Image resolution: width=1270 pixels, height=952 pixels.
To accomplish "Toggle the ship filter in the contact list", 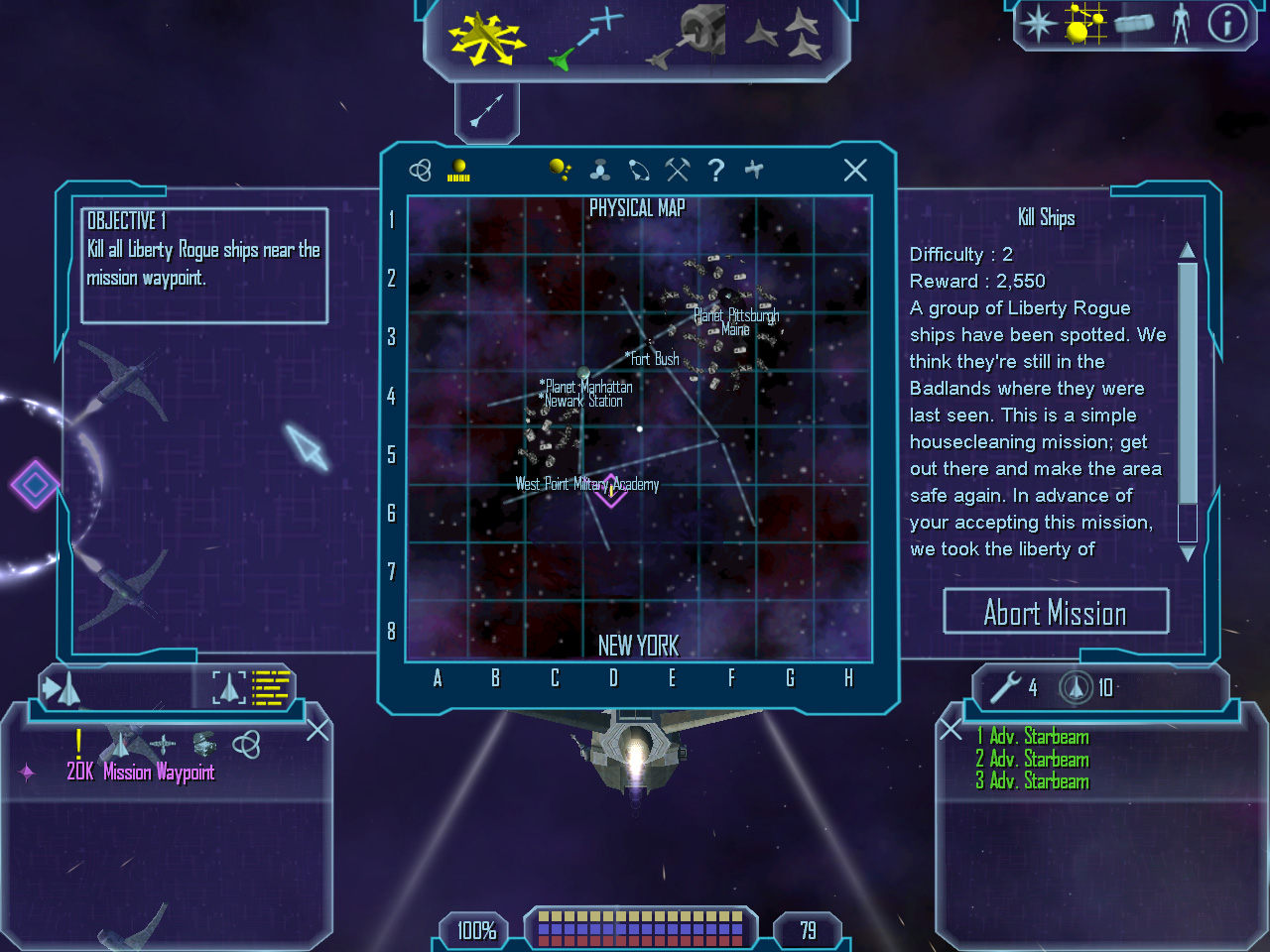I will 121,746.
